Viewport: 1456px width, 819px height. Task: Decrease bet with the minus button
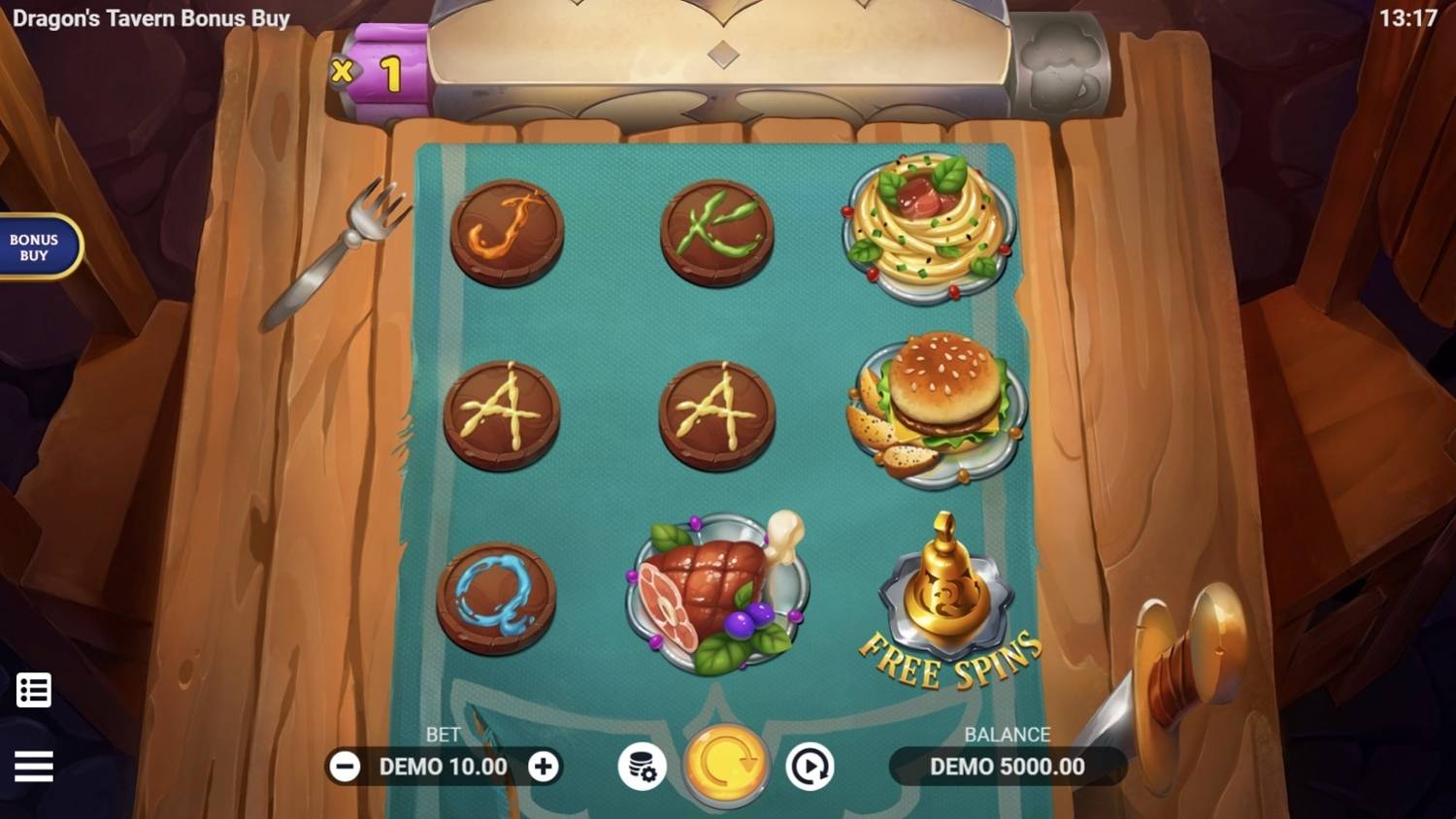[x=345, y=767]
